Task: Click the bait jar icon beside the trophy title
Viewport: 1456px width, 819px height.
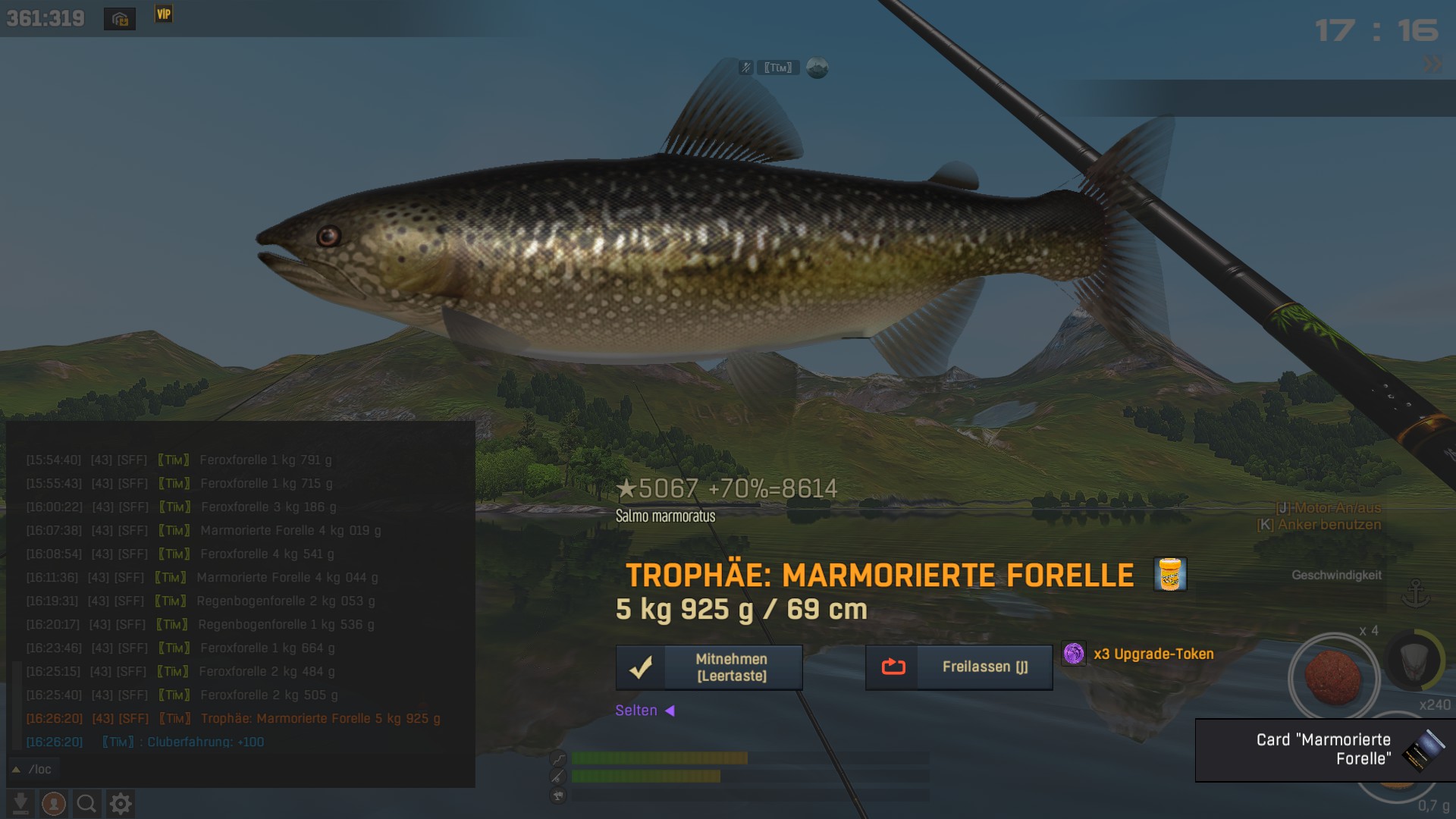Action: 1170,574
